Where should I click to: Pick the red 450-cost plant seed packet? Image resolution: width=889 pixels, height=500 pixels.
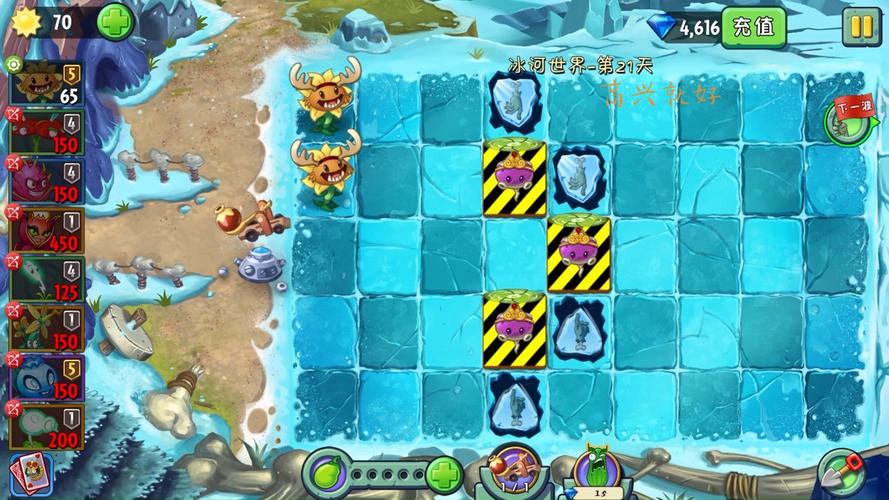point(47,230)
